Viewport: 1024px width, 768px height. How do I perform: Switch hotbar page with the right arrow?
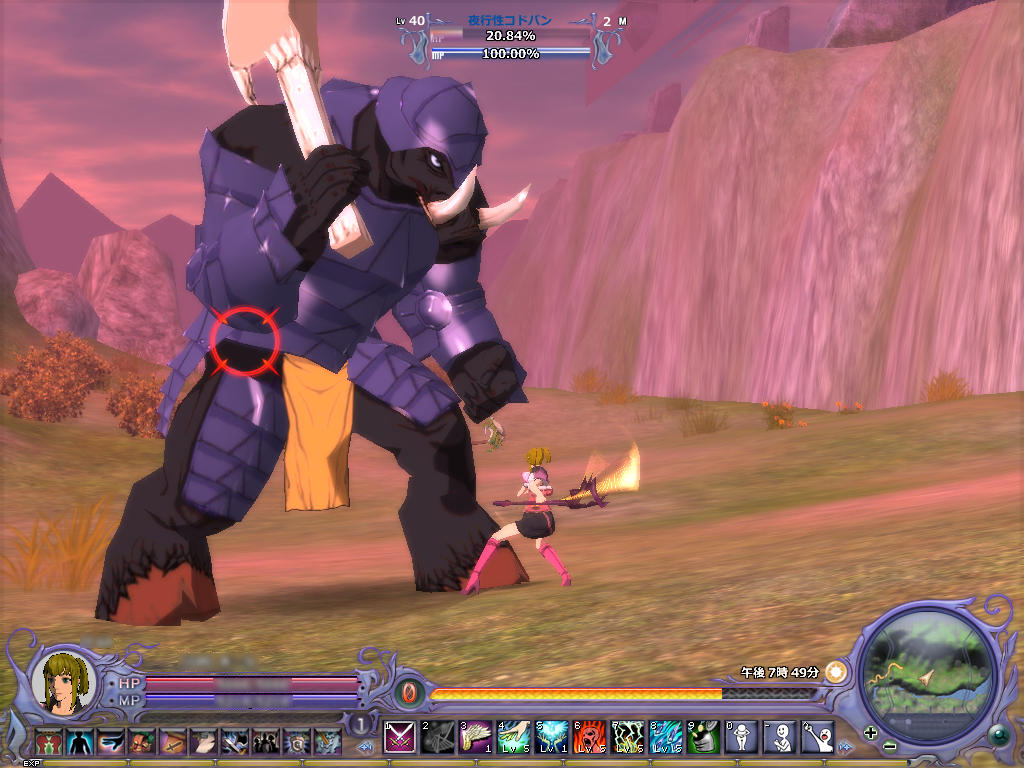tap(846, 747)
